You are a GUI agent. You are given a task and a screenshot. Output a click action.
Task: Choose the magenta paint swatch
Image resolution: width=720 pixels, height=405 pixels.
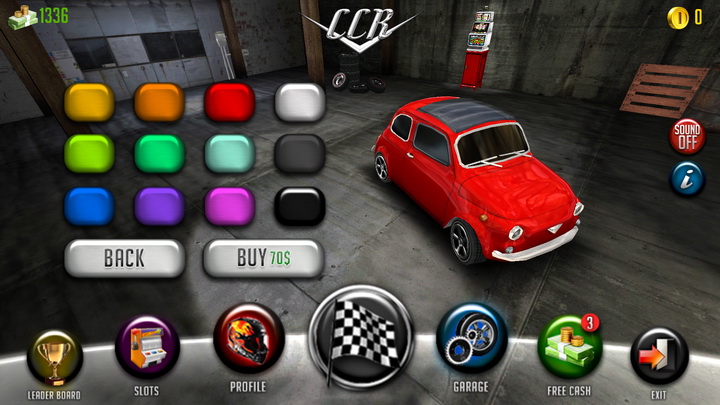click(230, 206)
